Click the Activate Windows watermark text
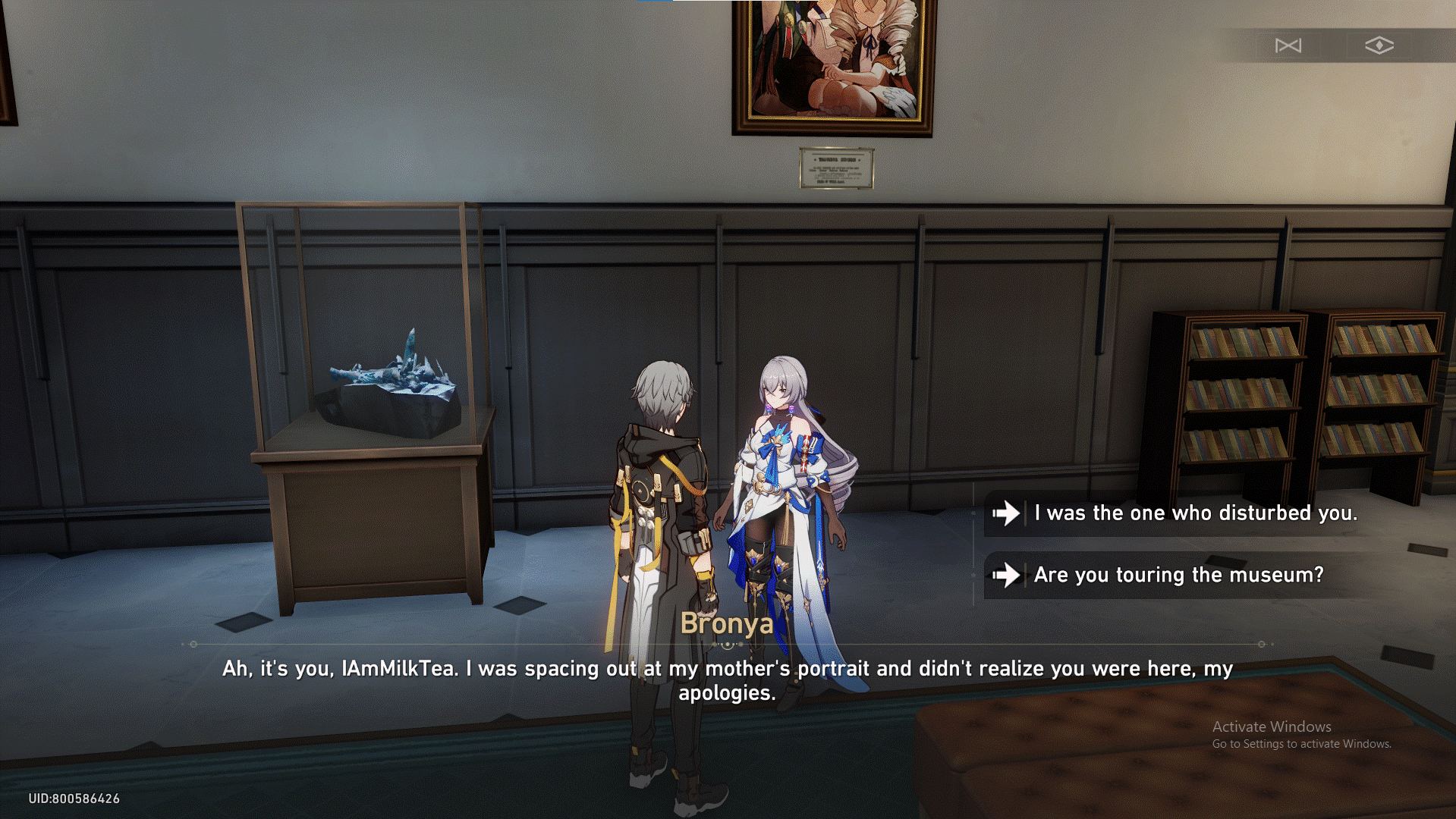This screenshot has height=819, width=1456. [x=1272, y=726]
